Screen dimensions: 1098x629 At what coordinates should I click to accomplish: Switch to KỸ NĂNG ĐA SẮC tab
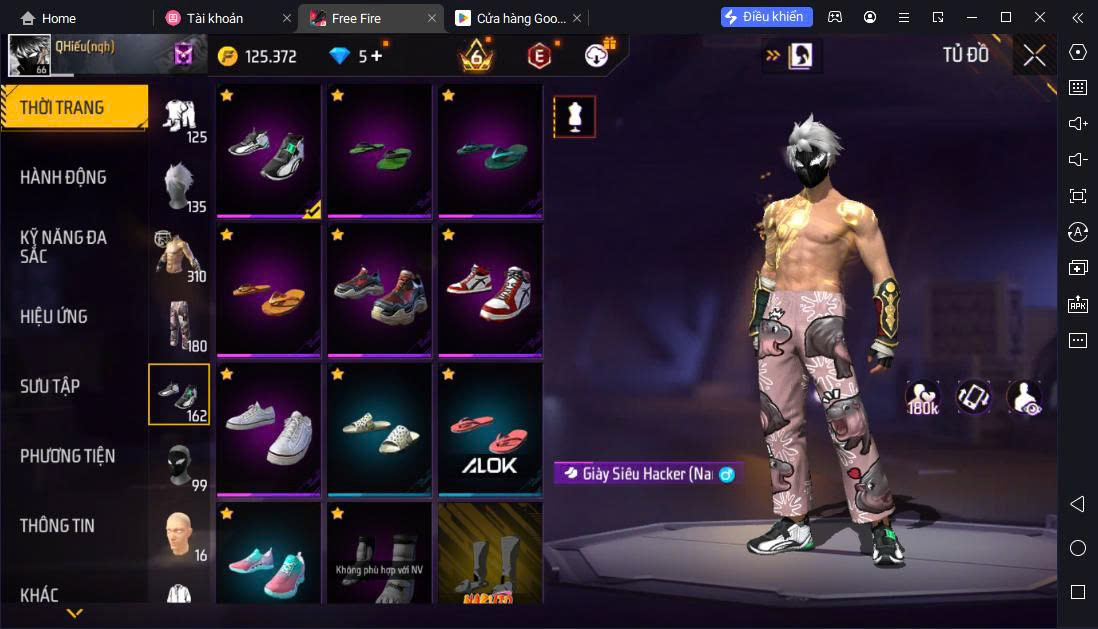[63, 246]
